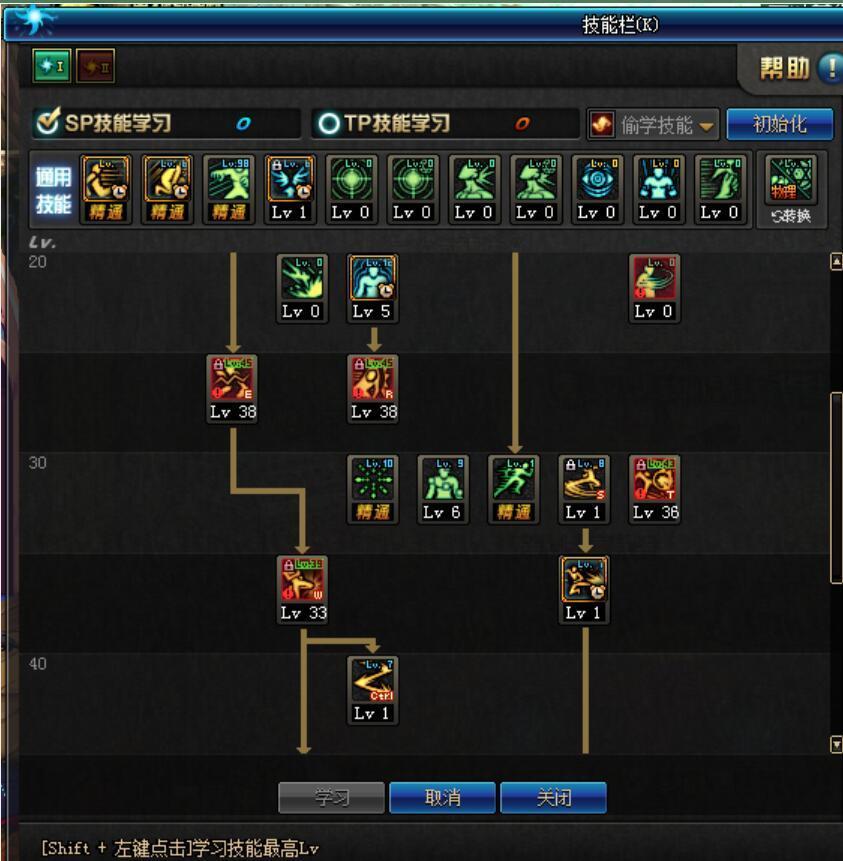Select the Lv 33 red kick skill

click(x=304, y=581)
